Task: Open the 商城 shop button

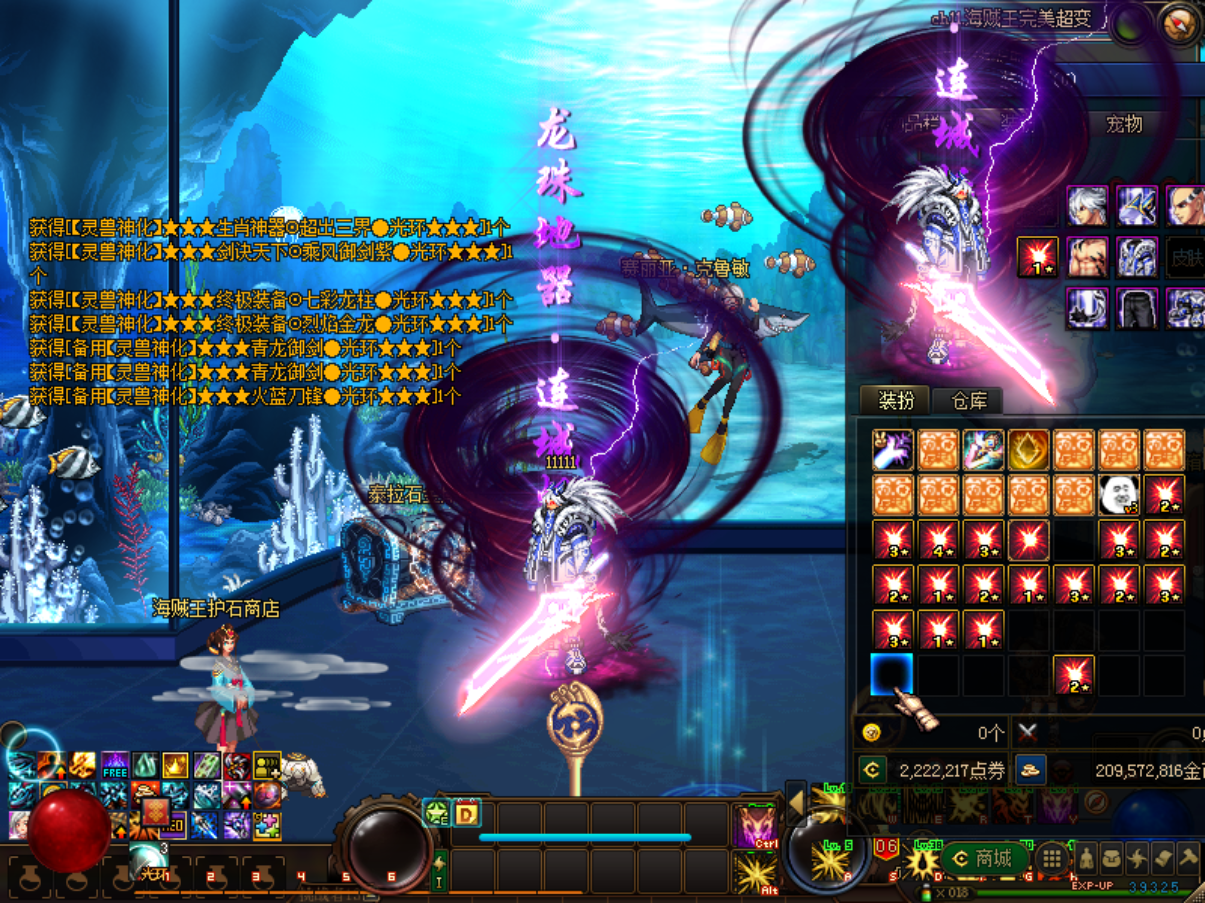Action: coord(984,858)
